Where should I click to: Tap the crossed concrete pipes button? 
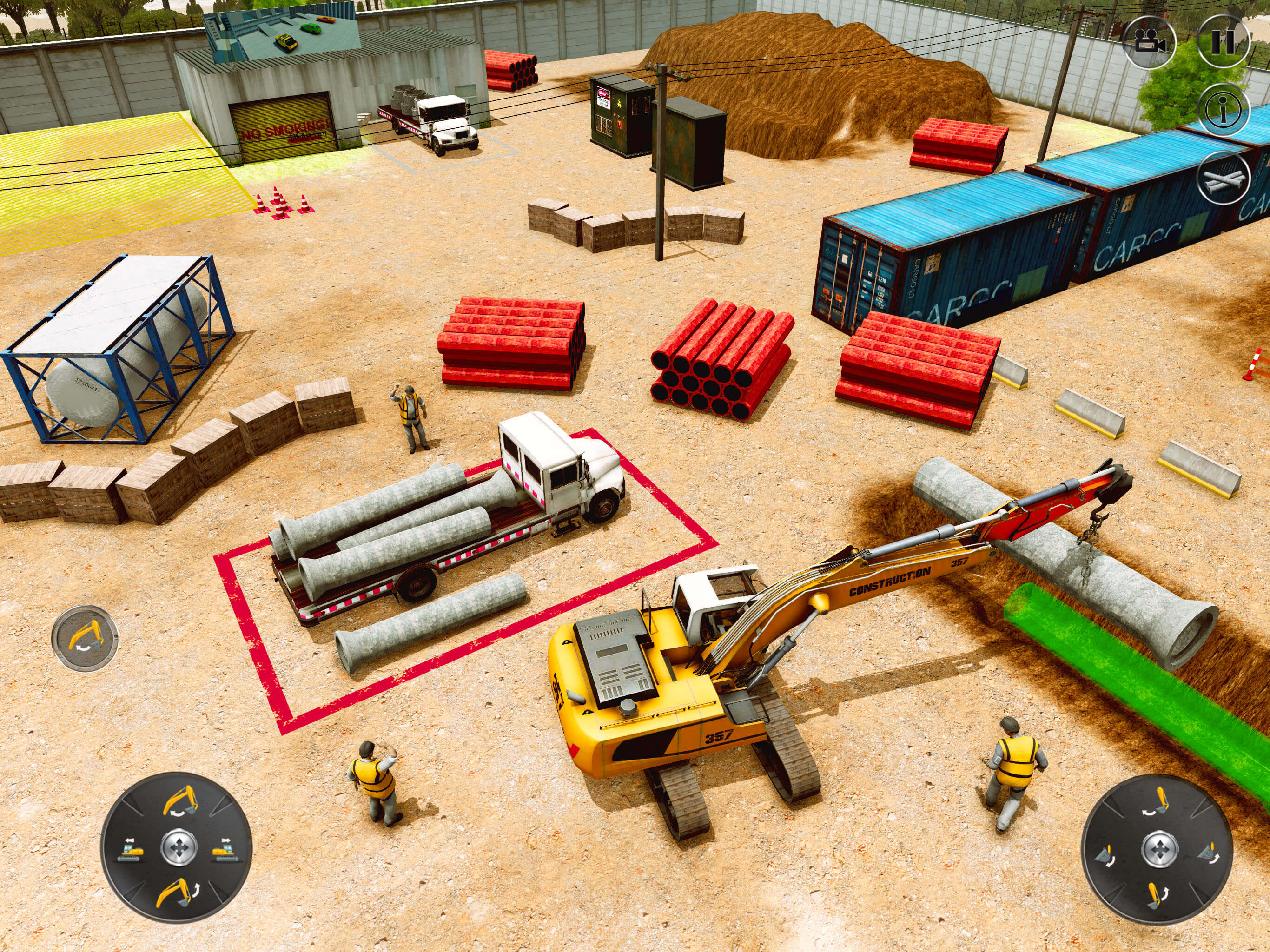pos(1224,179)
